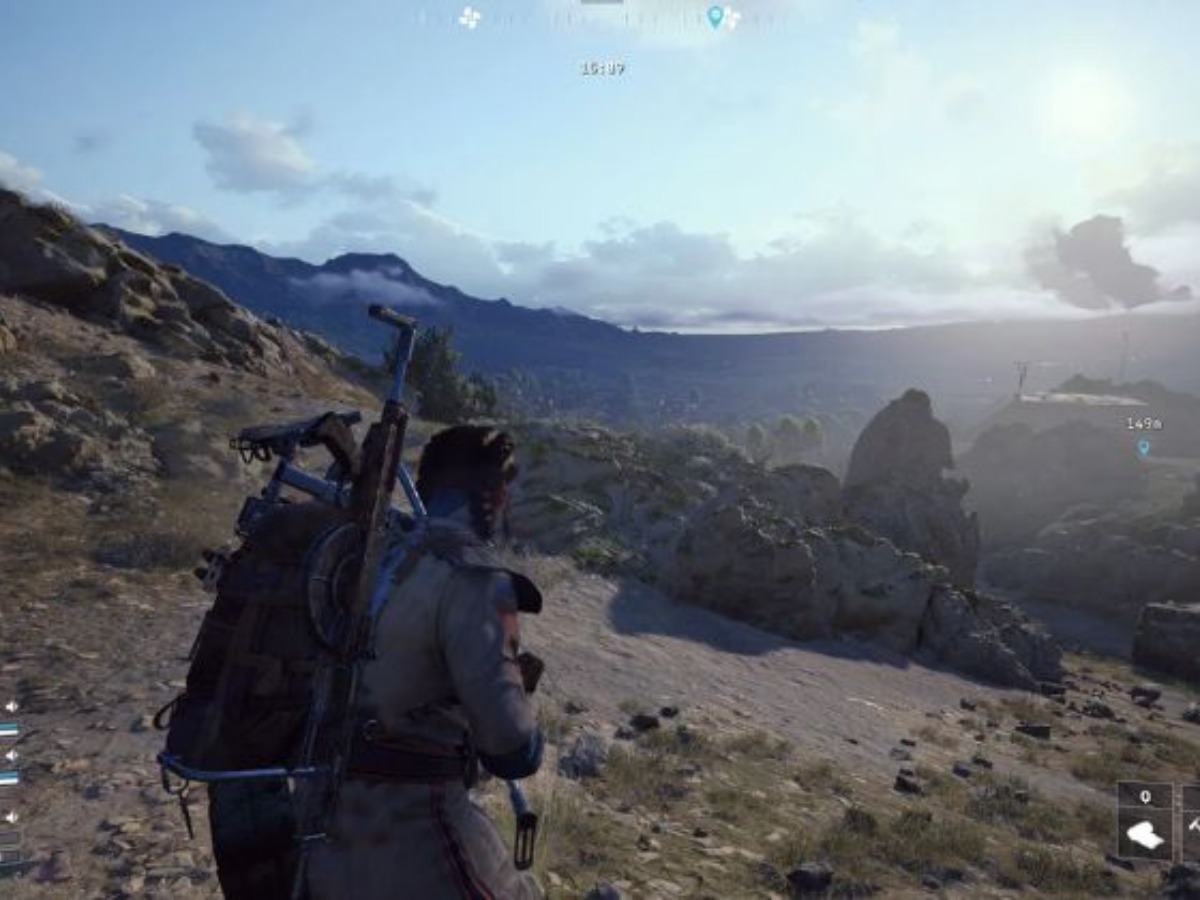Click the teal waypoint marker labeled 149m
The width and height of the screenshot is (1200, 900).
1143,447
